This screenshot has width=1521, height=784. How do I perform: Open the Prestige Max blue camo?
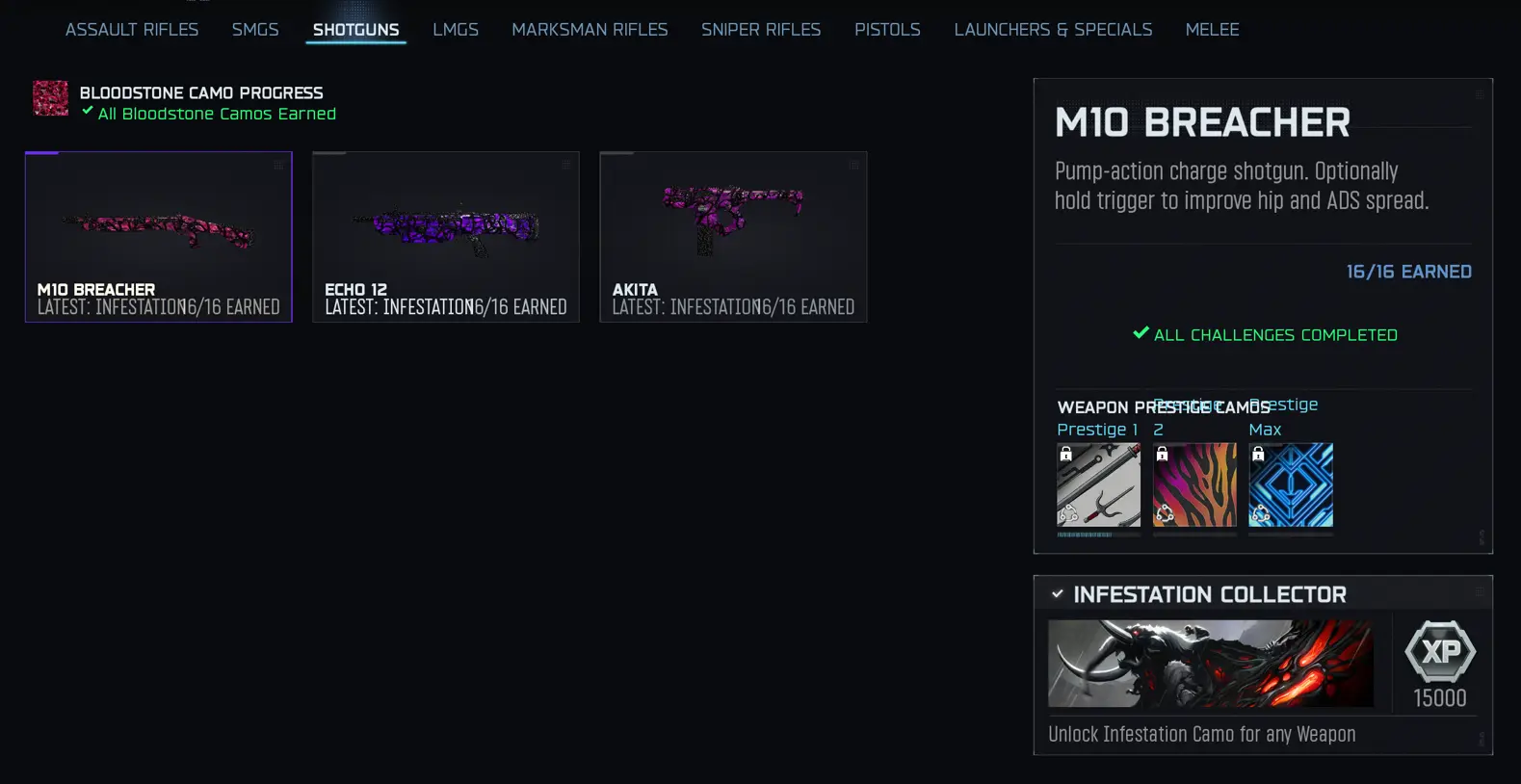1291,486
